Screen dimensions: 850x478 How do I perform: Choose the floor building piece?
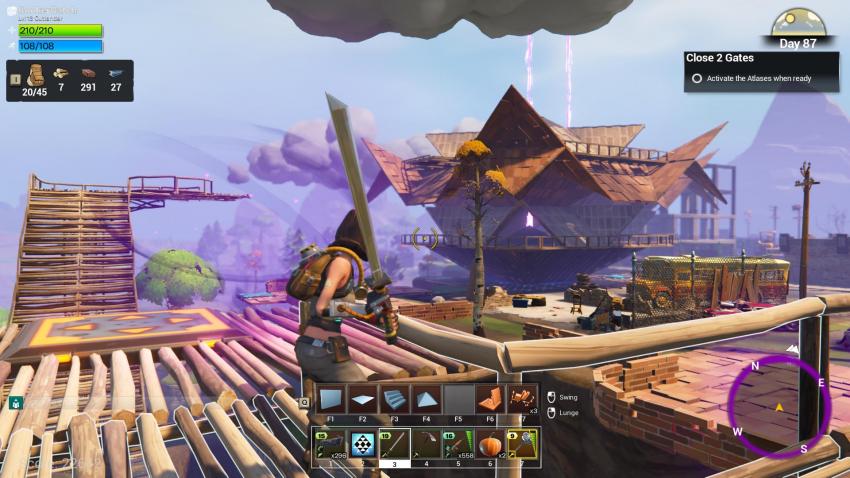pyautogui.click(x=362, y=399)
